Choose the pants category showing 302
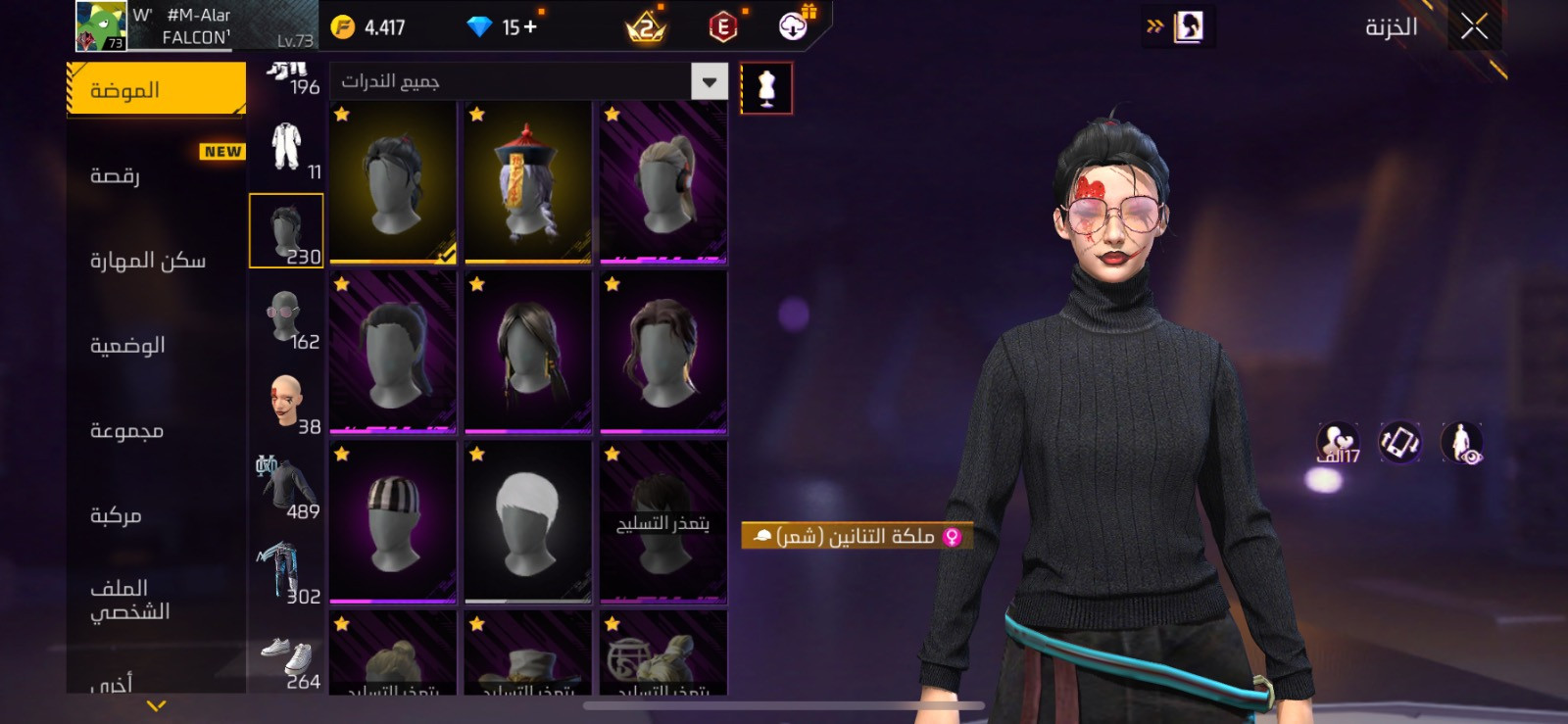1568x724 pixels. [x=286, y=573]
